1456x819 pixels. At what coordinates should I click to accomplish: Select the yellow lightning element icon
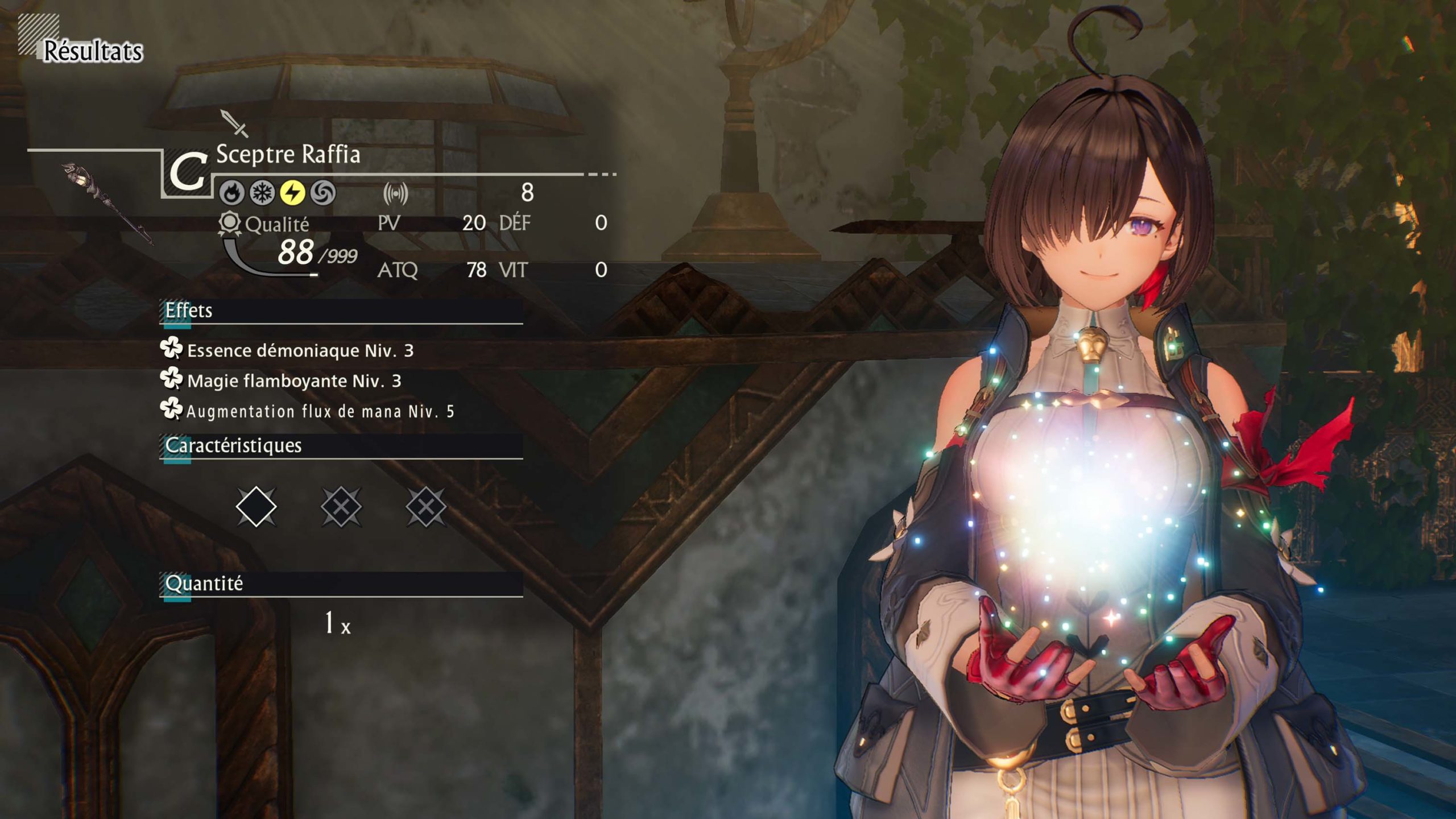292,193
